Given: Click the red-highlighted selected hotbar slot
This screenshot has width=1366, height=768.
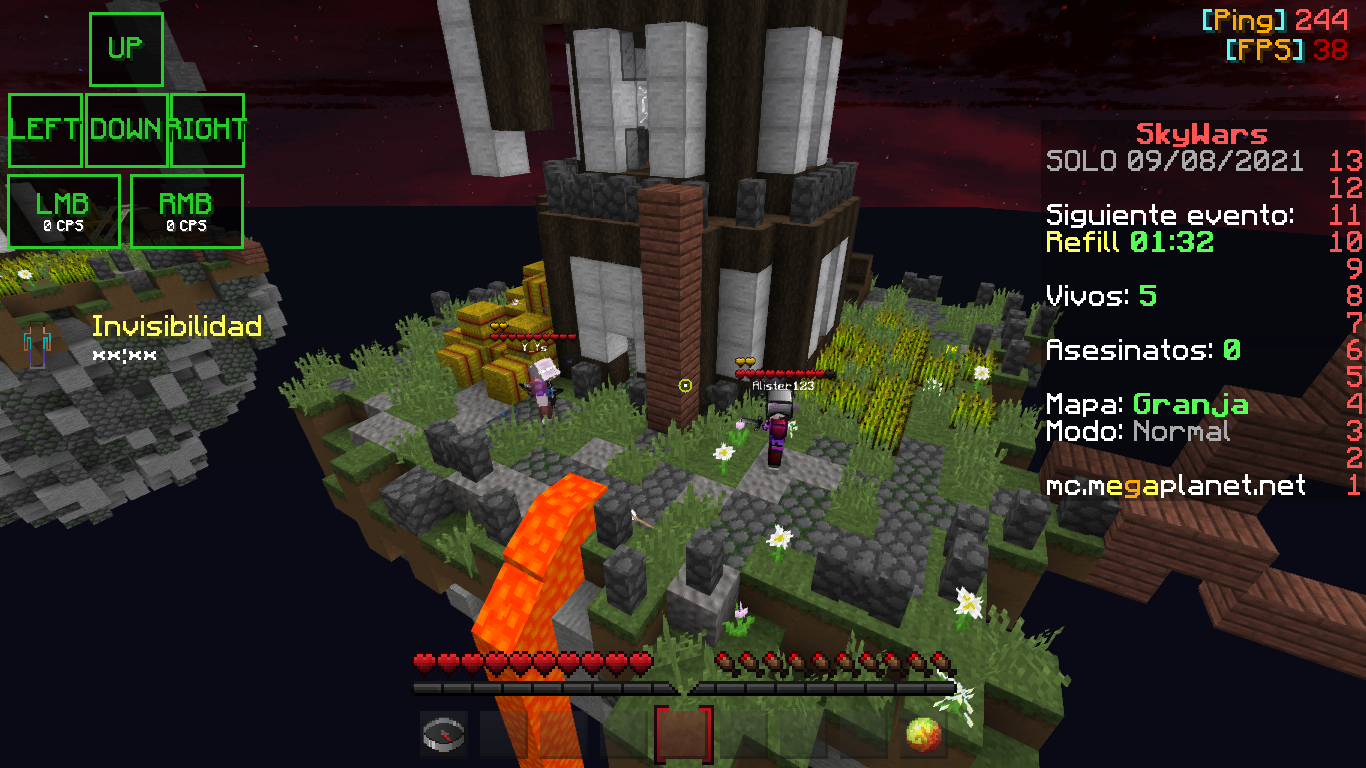Looking at the screenshot, I should click(x=684, y=733).
